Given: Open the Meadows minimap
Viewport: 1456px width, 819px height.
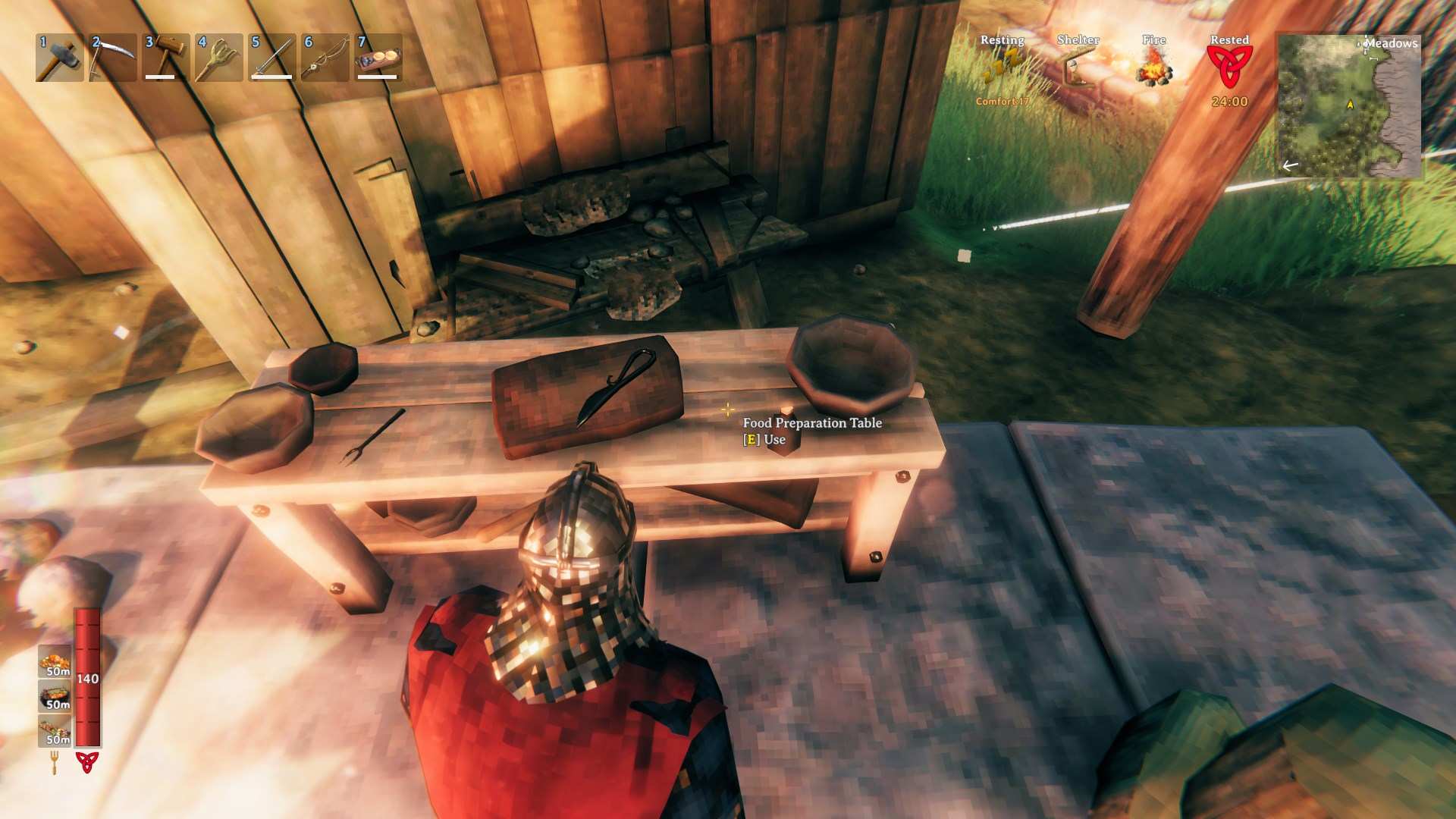Looking at the screenshot, I should coord(1350,105).
